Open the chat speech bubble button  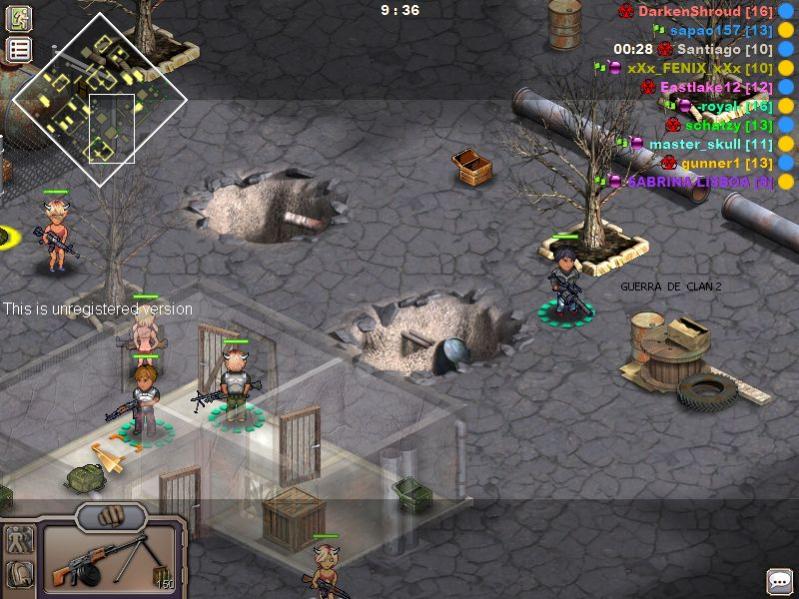(780, 581)
